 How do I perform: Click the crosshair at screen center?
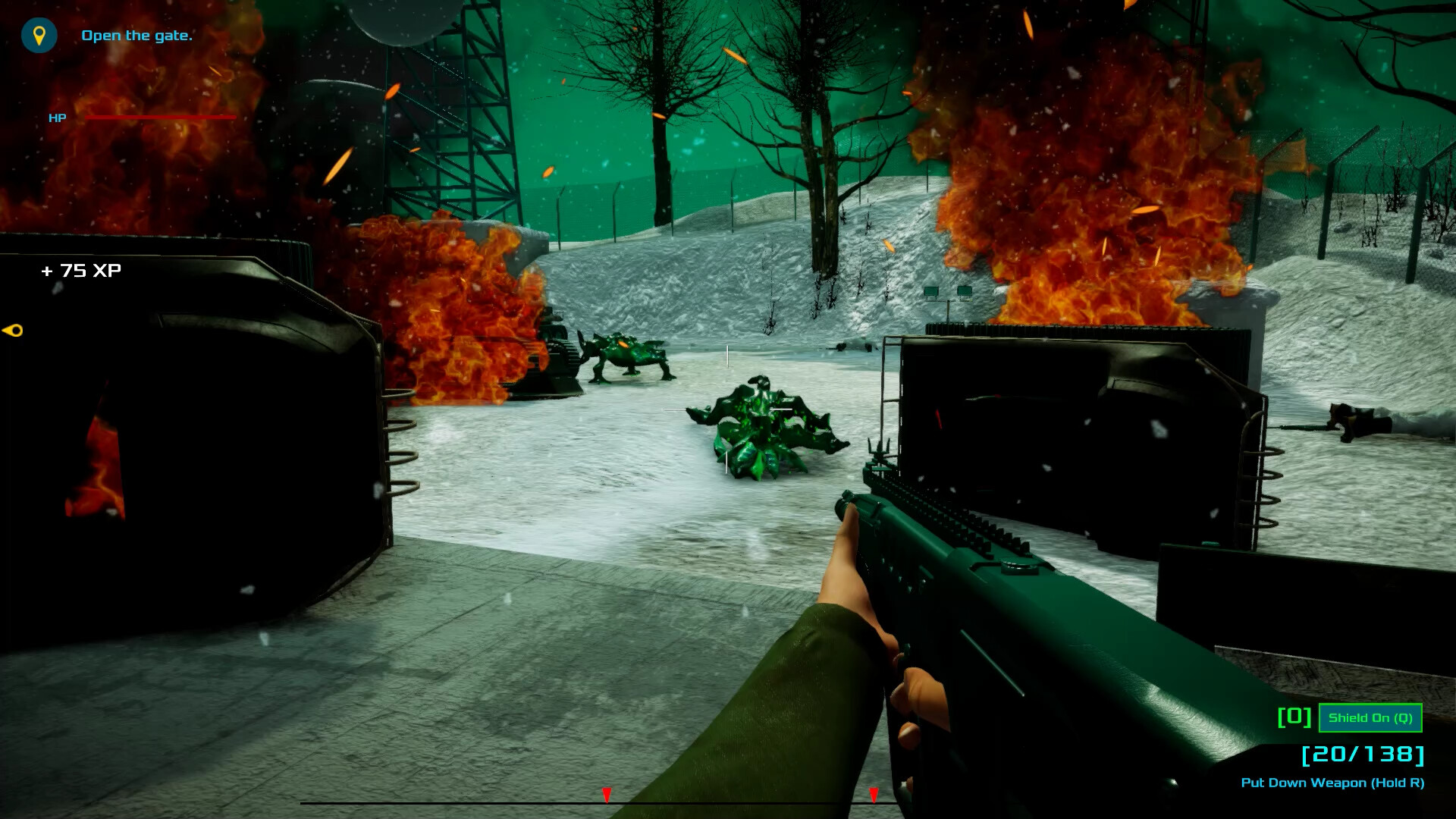click(728, 409)
